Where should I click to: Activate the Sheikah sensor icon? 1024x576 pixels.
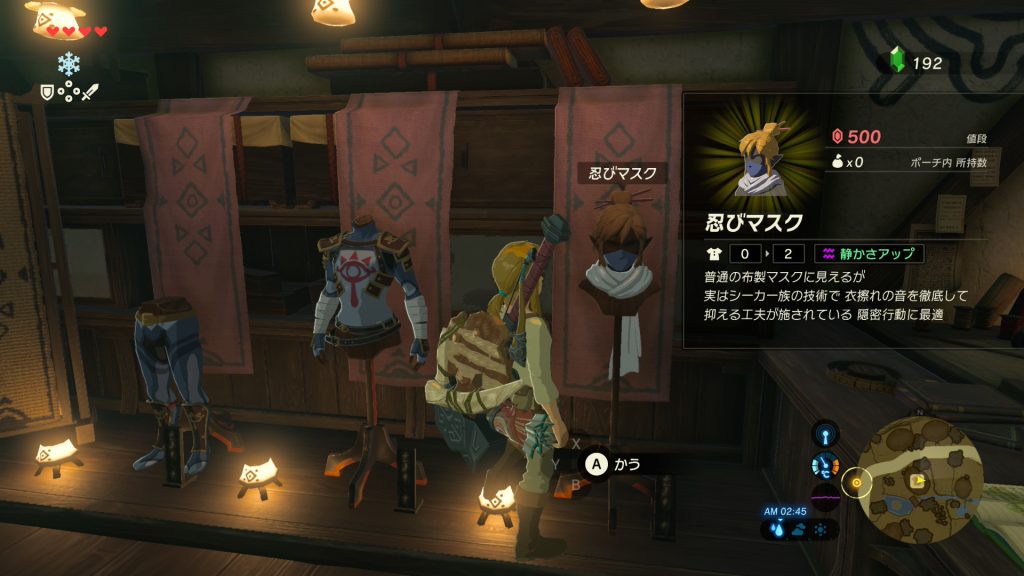825,435
